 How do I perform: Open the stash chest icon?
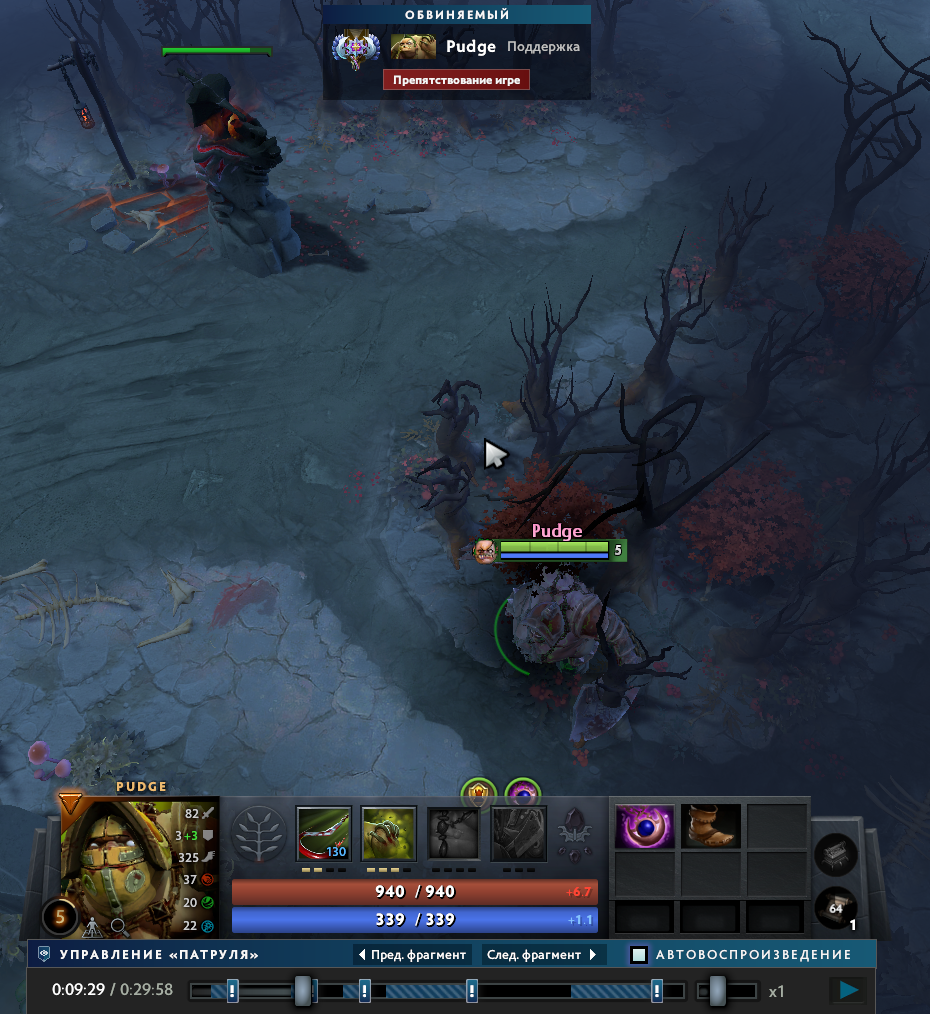[x=835, y=855]
